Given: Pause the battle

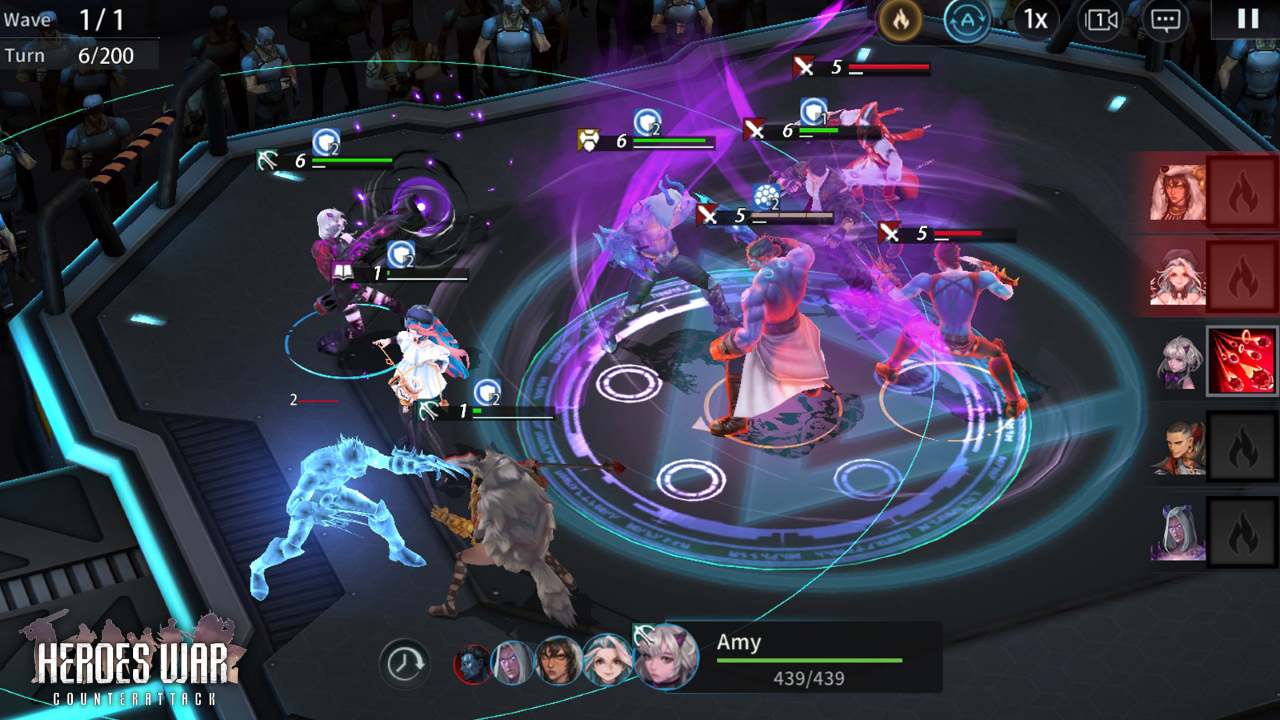Looking at the screenshot, I should coord(1248,19).
